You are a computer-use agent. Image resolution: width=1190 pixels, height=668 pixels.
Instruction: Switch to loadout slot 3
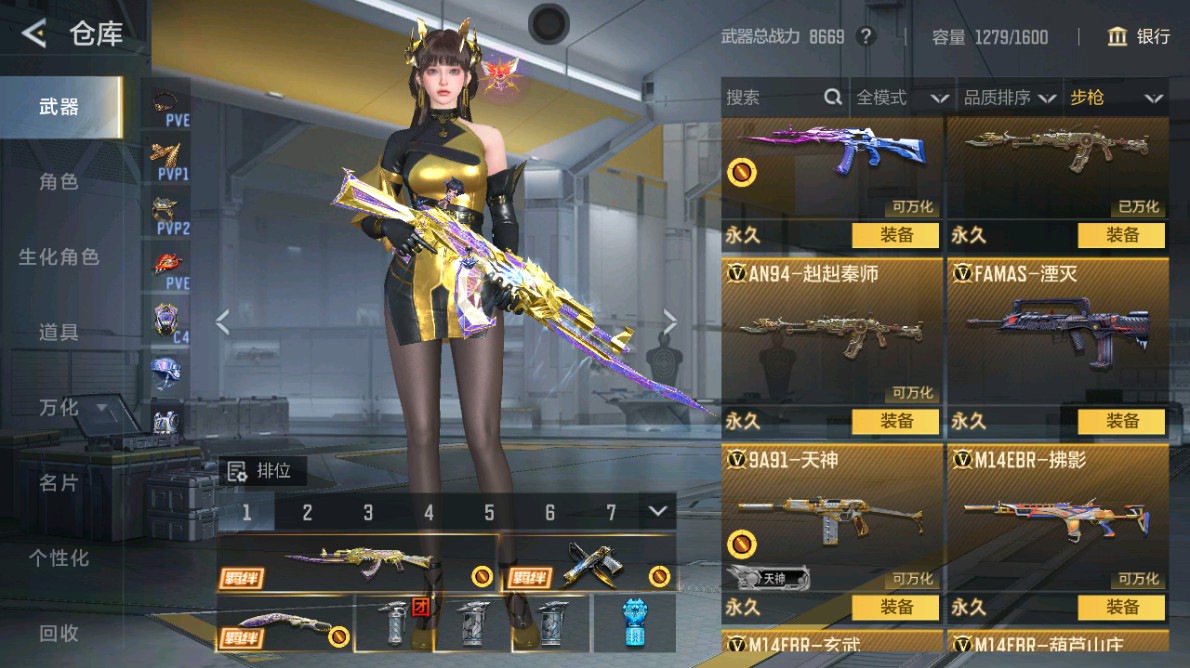(x=368, y=513)
